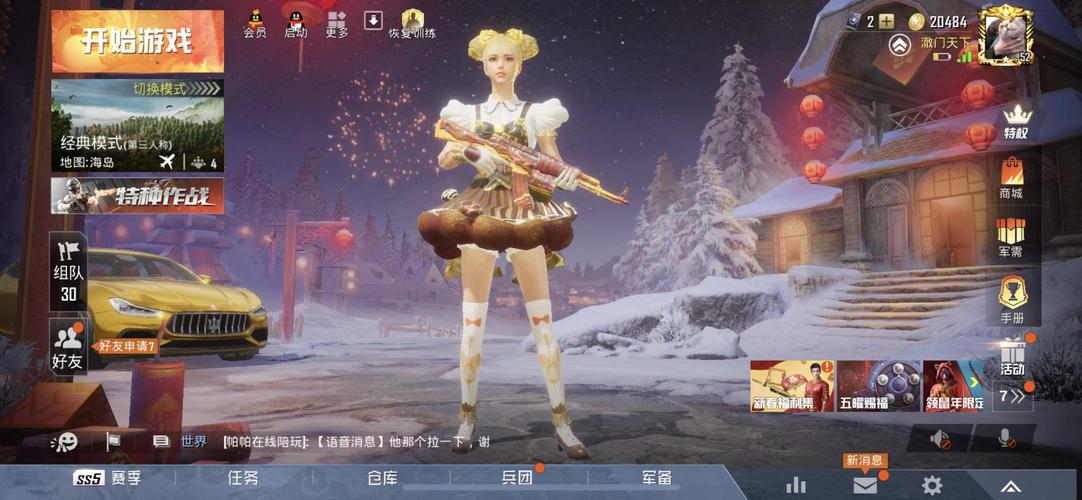Start the match with 开始游戏
Image resolution: width=1082 pixels, height=500 pixels.
click(138, 42)
